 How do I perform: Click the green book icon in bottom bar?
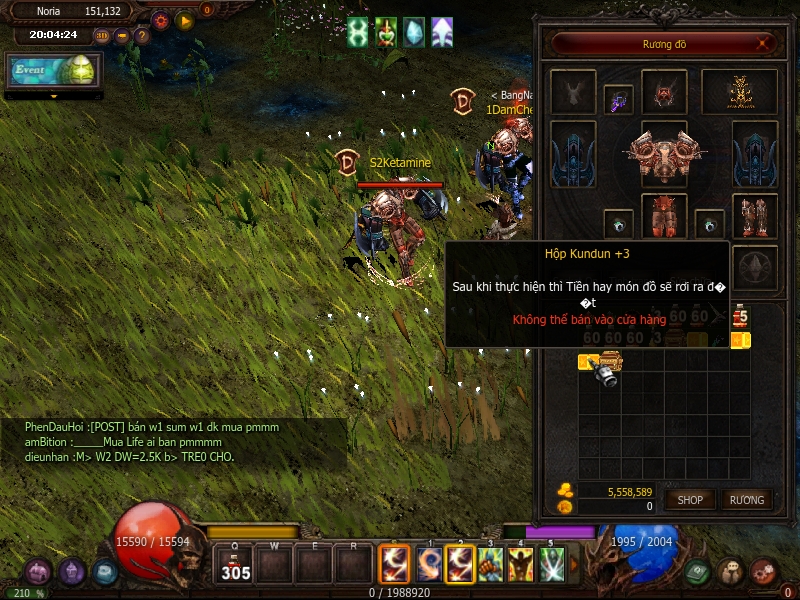(698, 571)
